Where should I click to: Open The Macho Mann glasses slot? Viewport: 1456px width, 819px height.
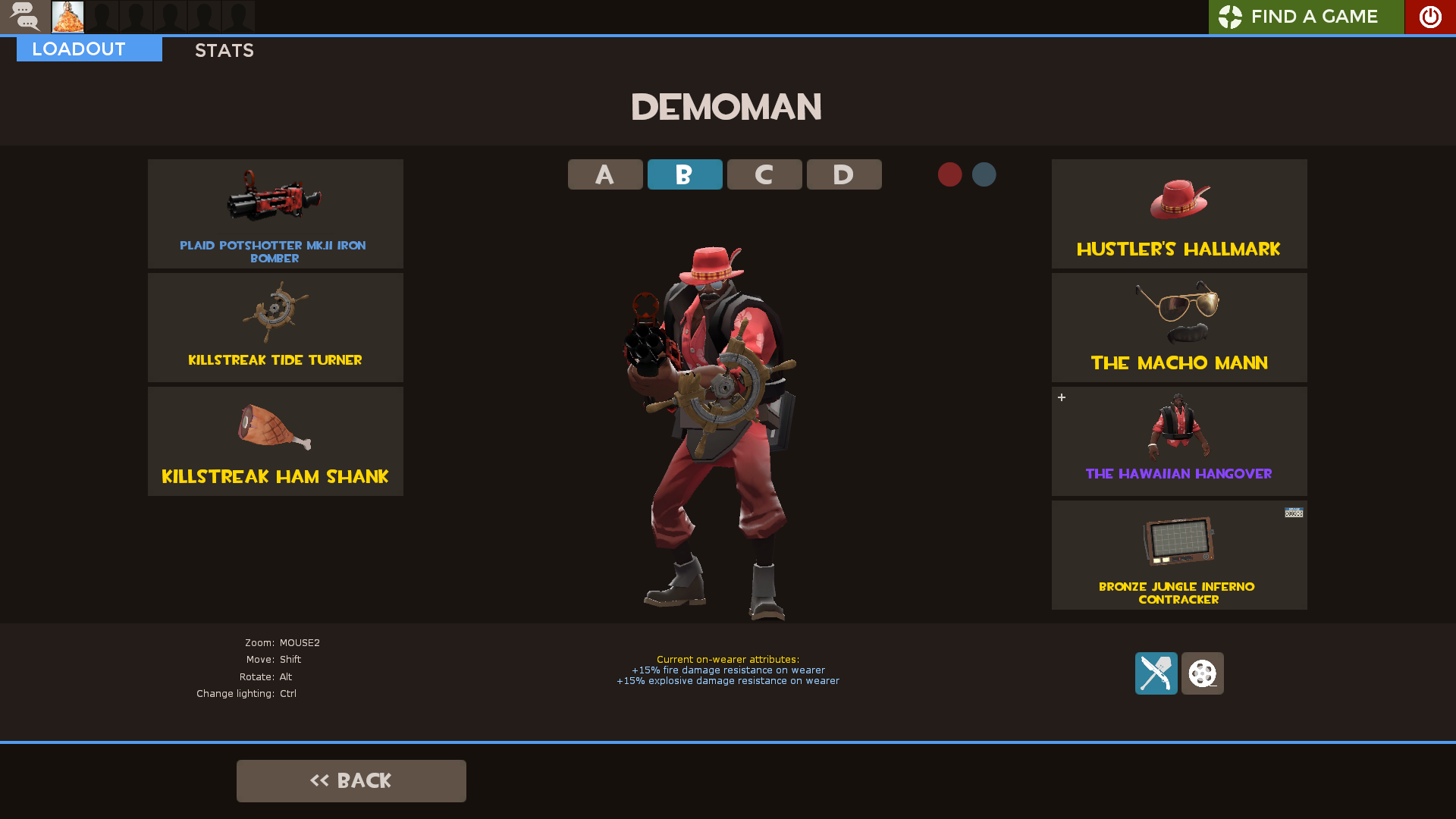click(x=1178, y=327)
